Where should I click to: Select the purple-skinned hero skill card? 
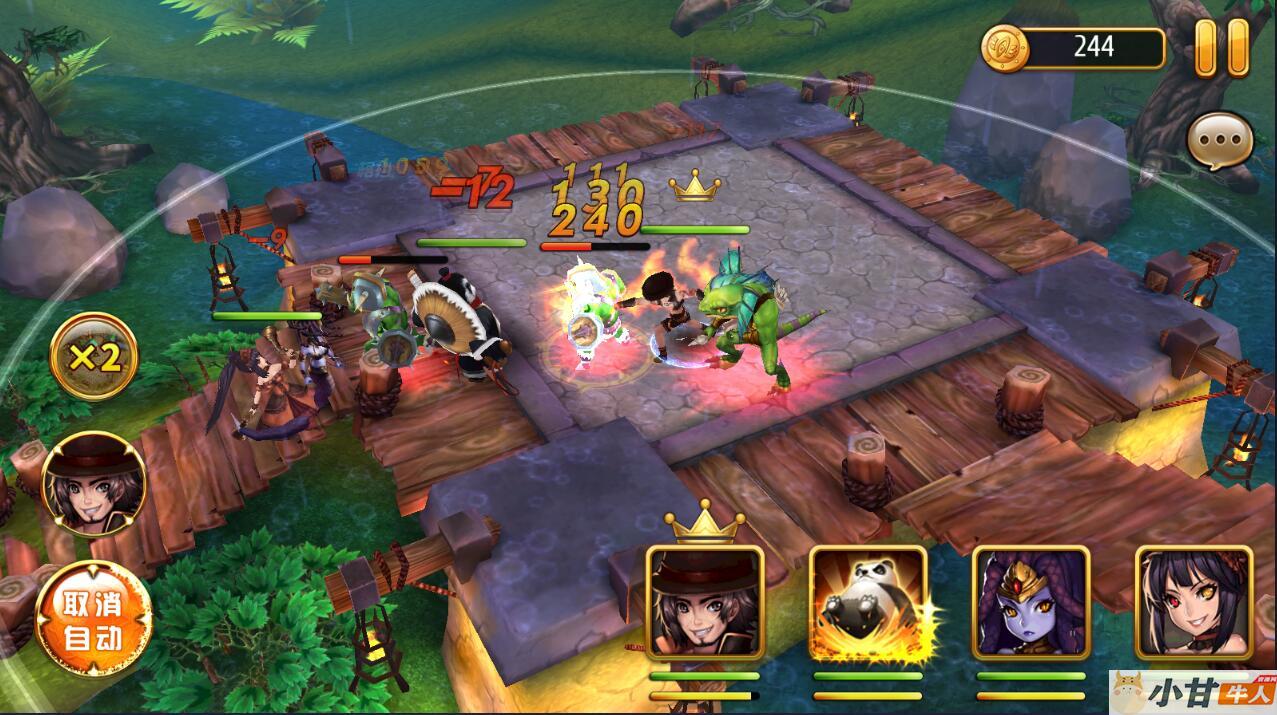(1030, 602)
